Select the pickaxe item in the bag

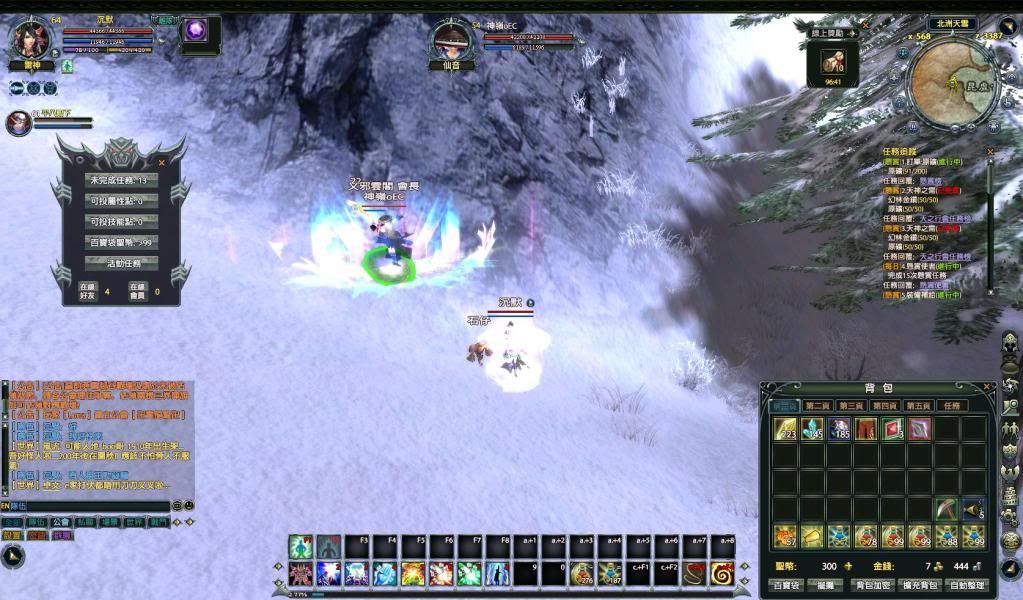(x=947, y=509)
